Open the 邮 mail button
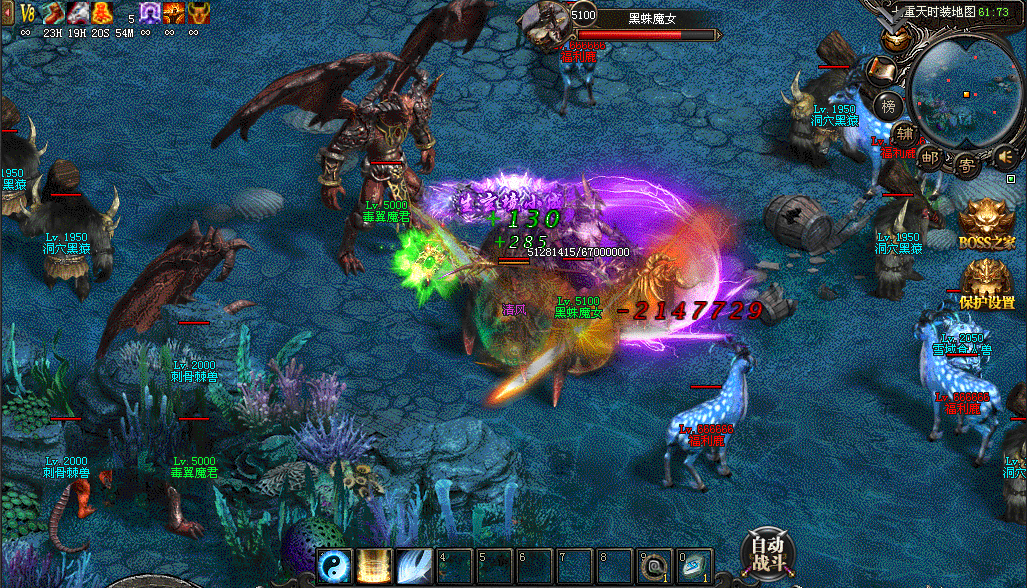Viewport: 1027px width, 588px height. pyautogui.click(x=930, y=157)
